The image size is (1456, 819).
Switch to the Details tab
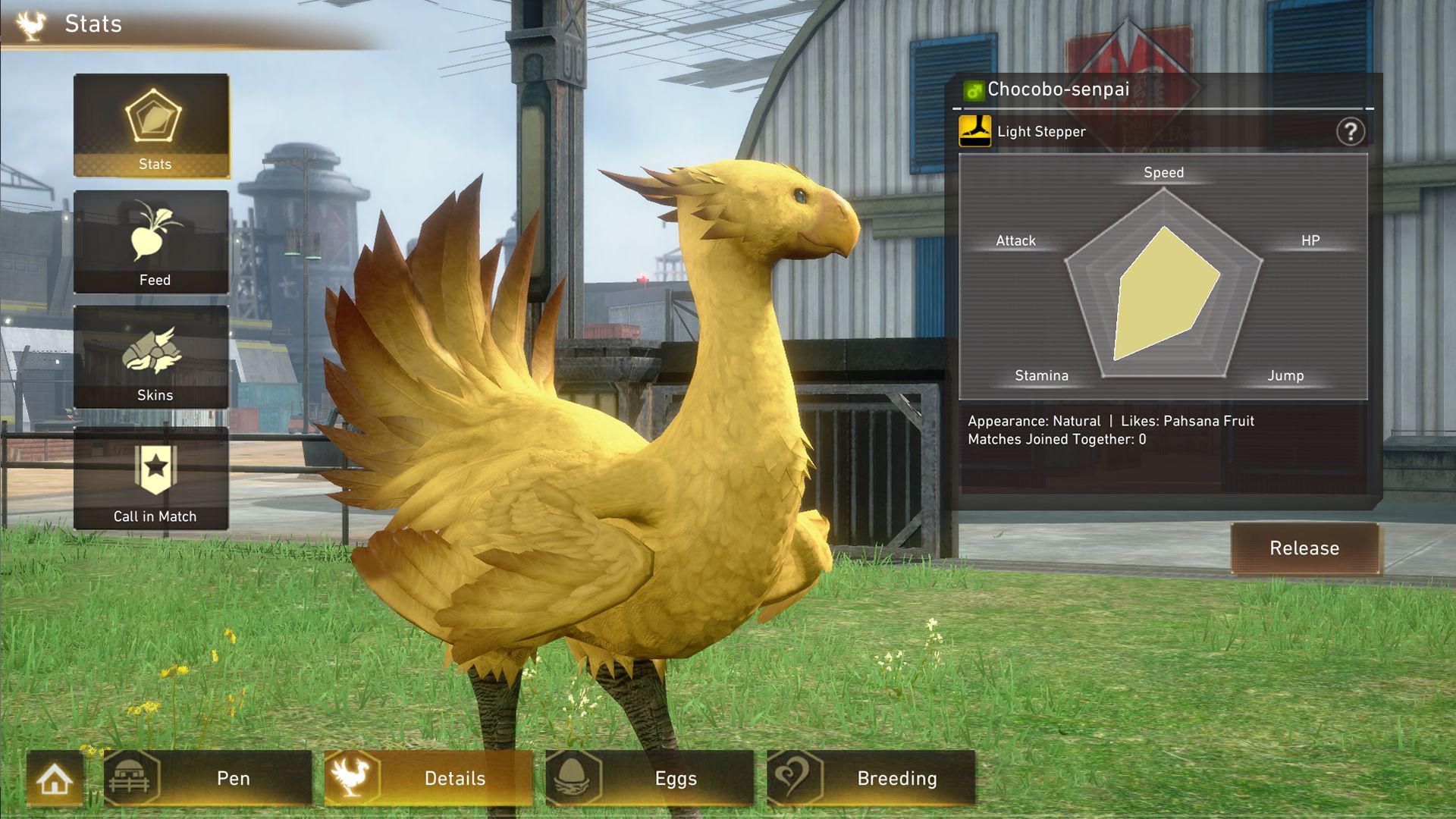[x=428, y=779]
